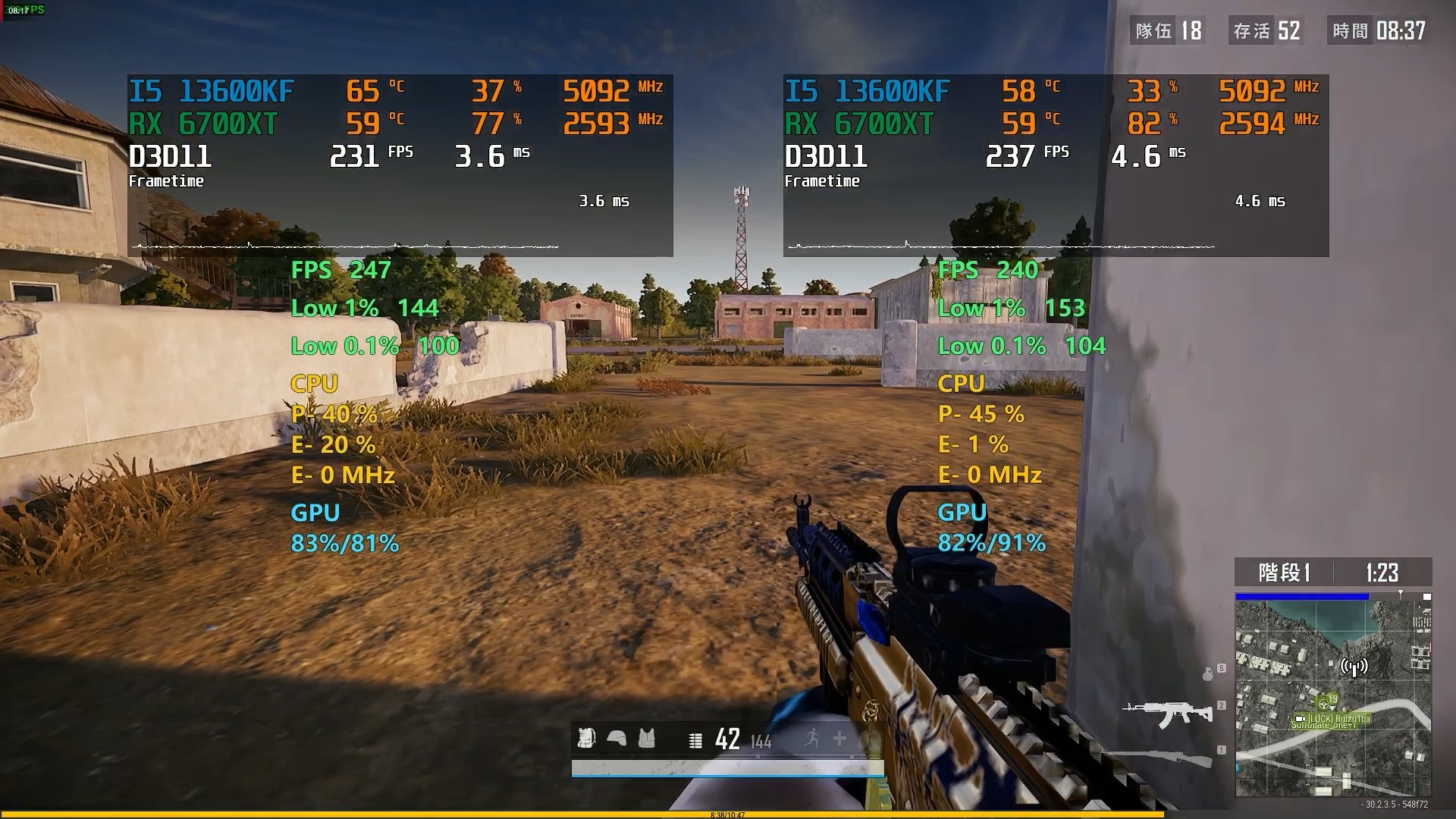The width and height of the screenshot is (1456, 819).
Task: Click the plus-shaped healing boost icon
Action: point(839,738)
